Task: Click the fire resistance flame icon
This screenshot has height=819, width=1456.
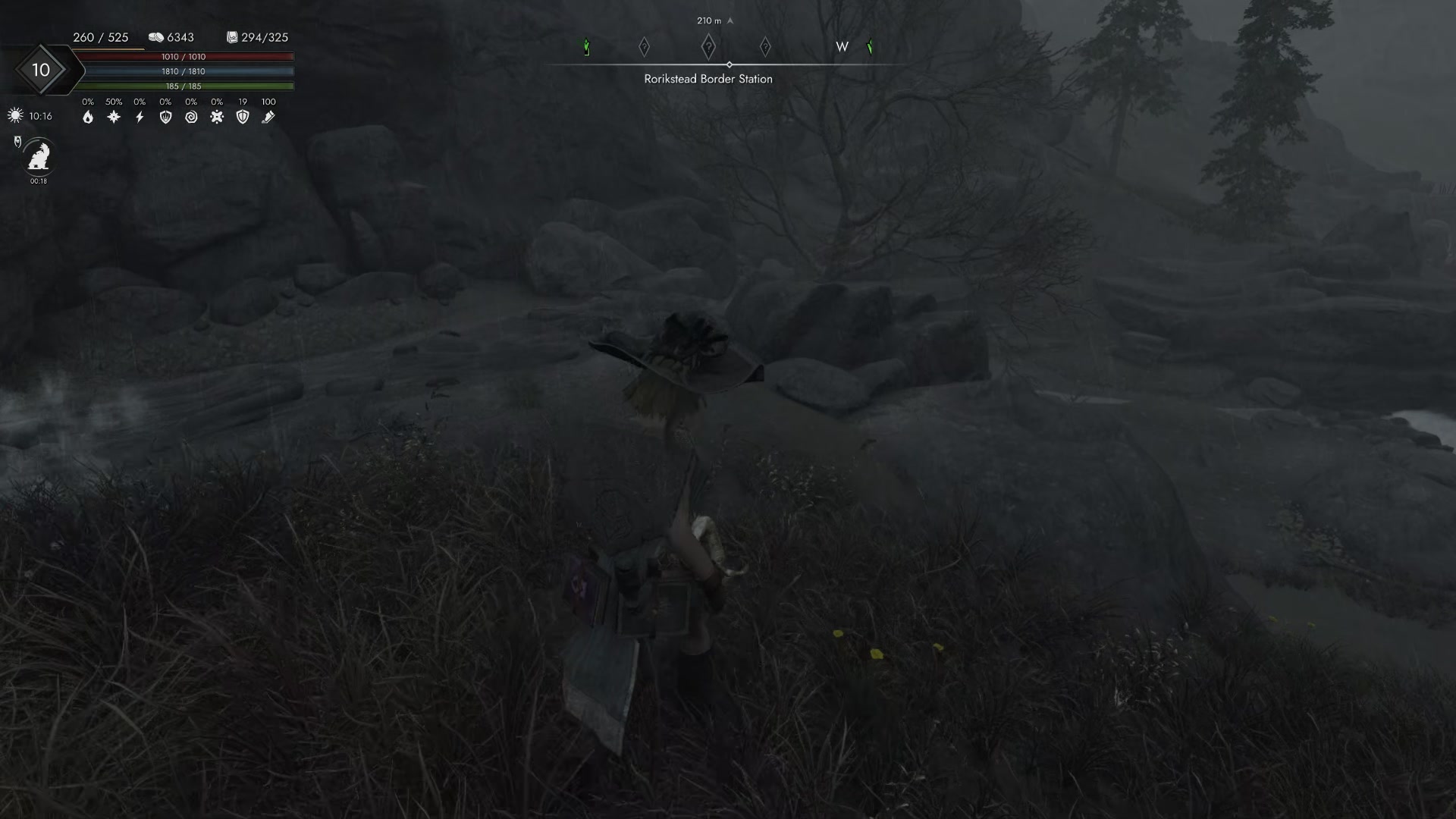Action: pos(89,118)
